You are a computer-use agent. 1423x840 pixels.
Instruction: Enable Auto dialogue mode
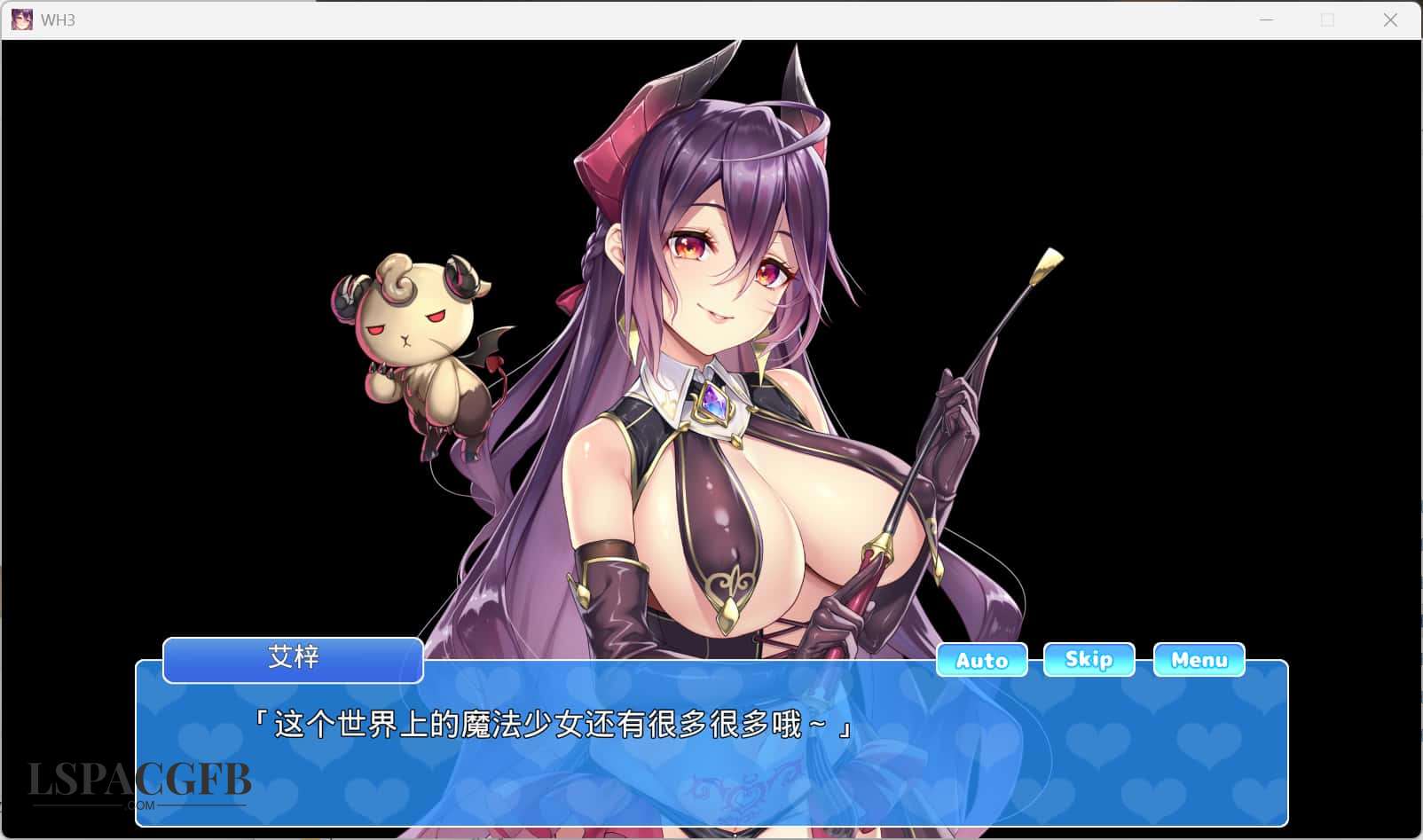(x=981, y=660)
